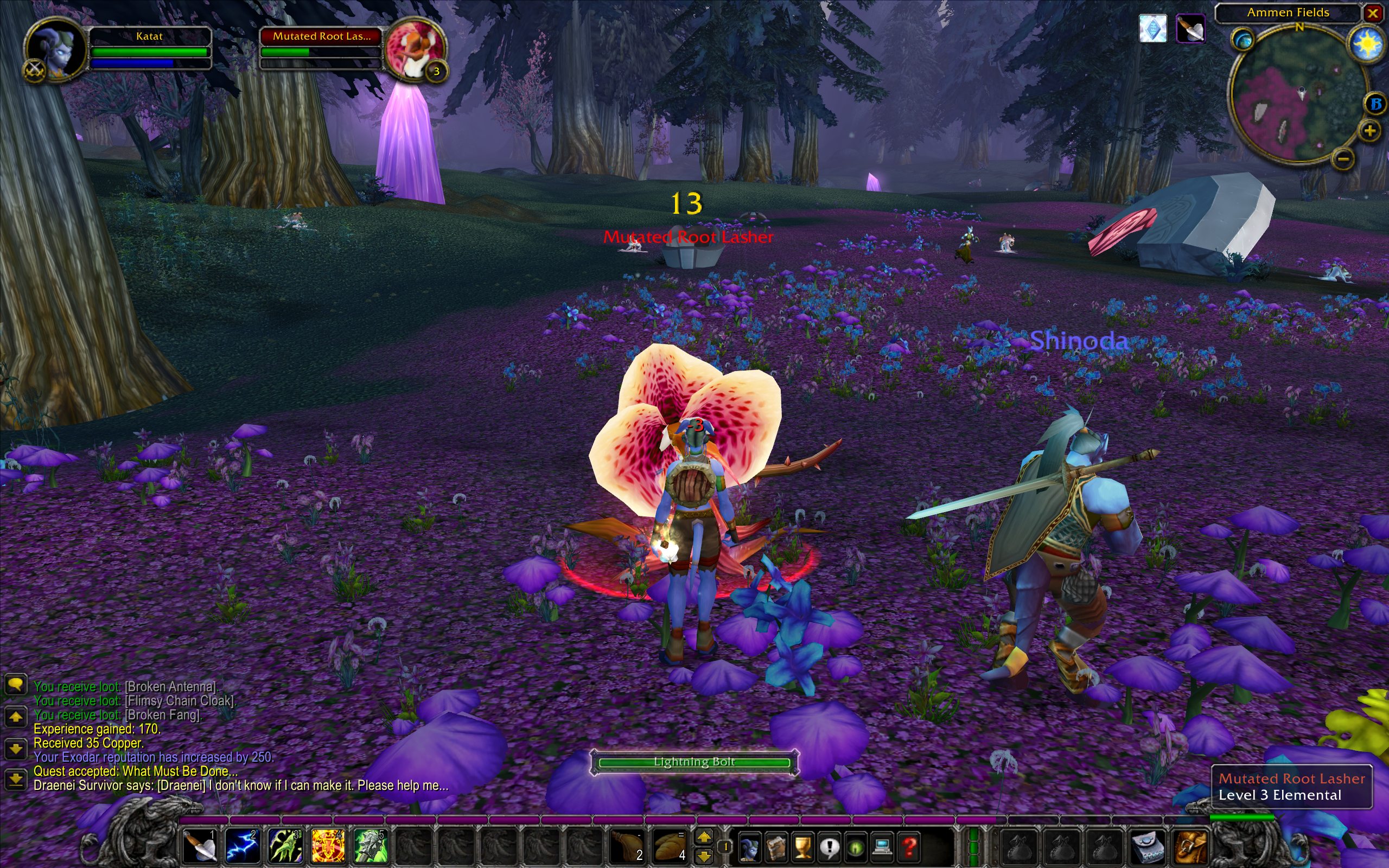The width and height of the screenshot is (1389, 868).
Task: Open chat via the speech bubble button
Action: click(x=16, y=684)
